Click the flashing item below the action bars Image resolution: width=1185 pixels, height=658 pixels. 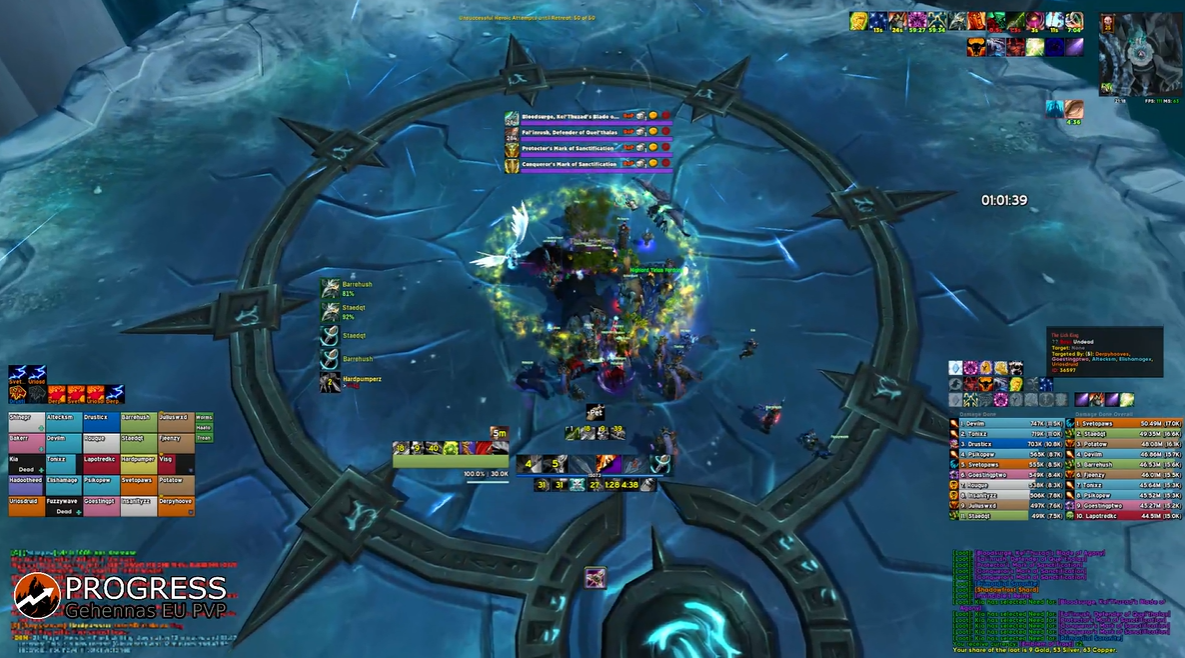(595, 577)
